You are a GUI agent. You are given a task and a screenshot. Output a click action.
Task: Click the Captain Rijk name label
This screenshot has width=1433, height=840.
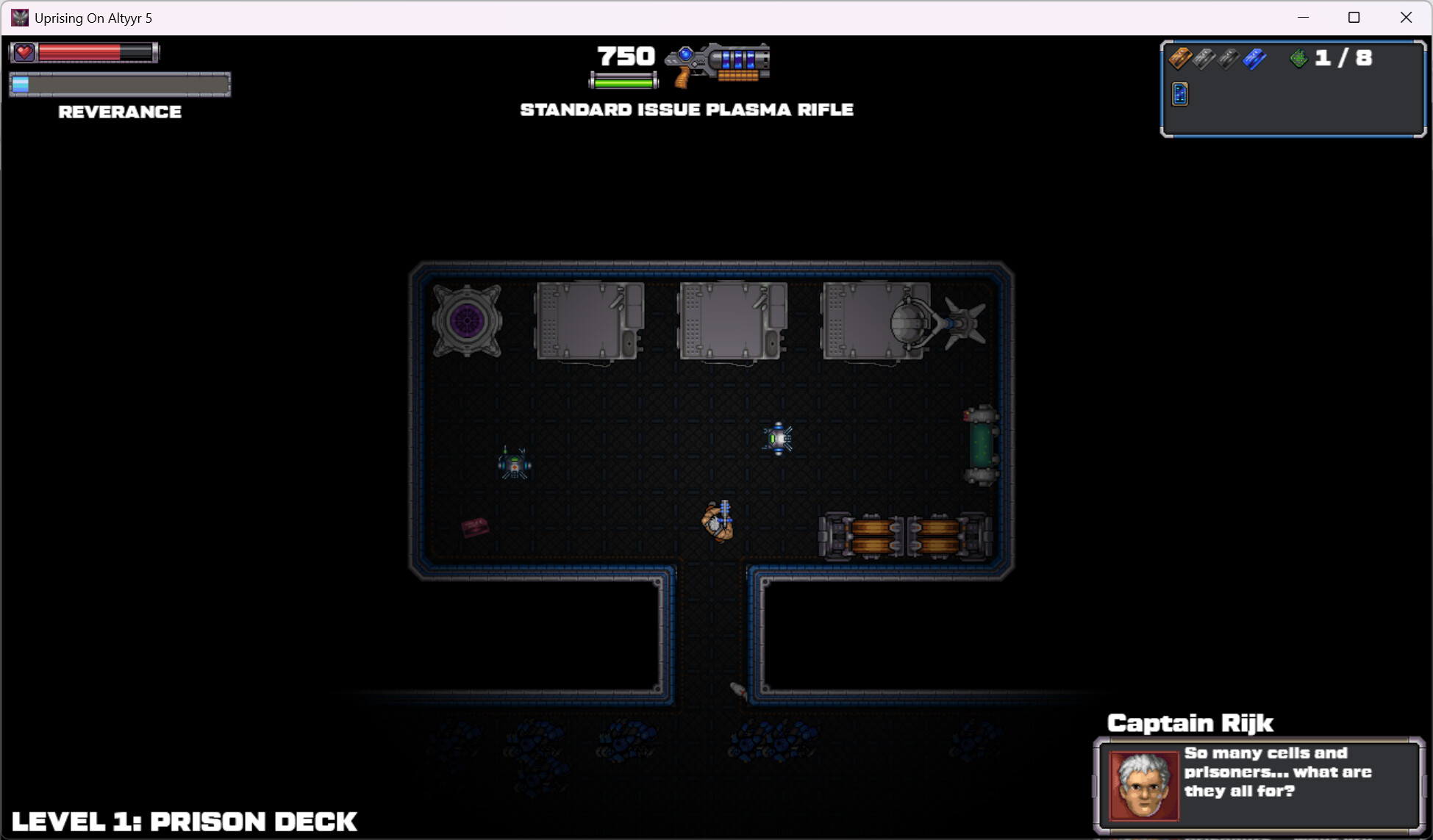coord(1190,723)
